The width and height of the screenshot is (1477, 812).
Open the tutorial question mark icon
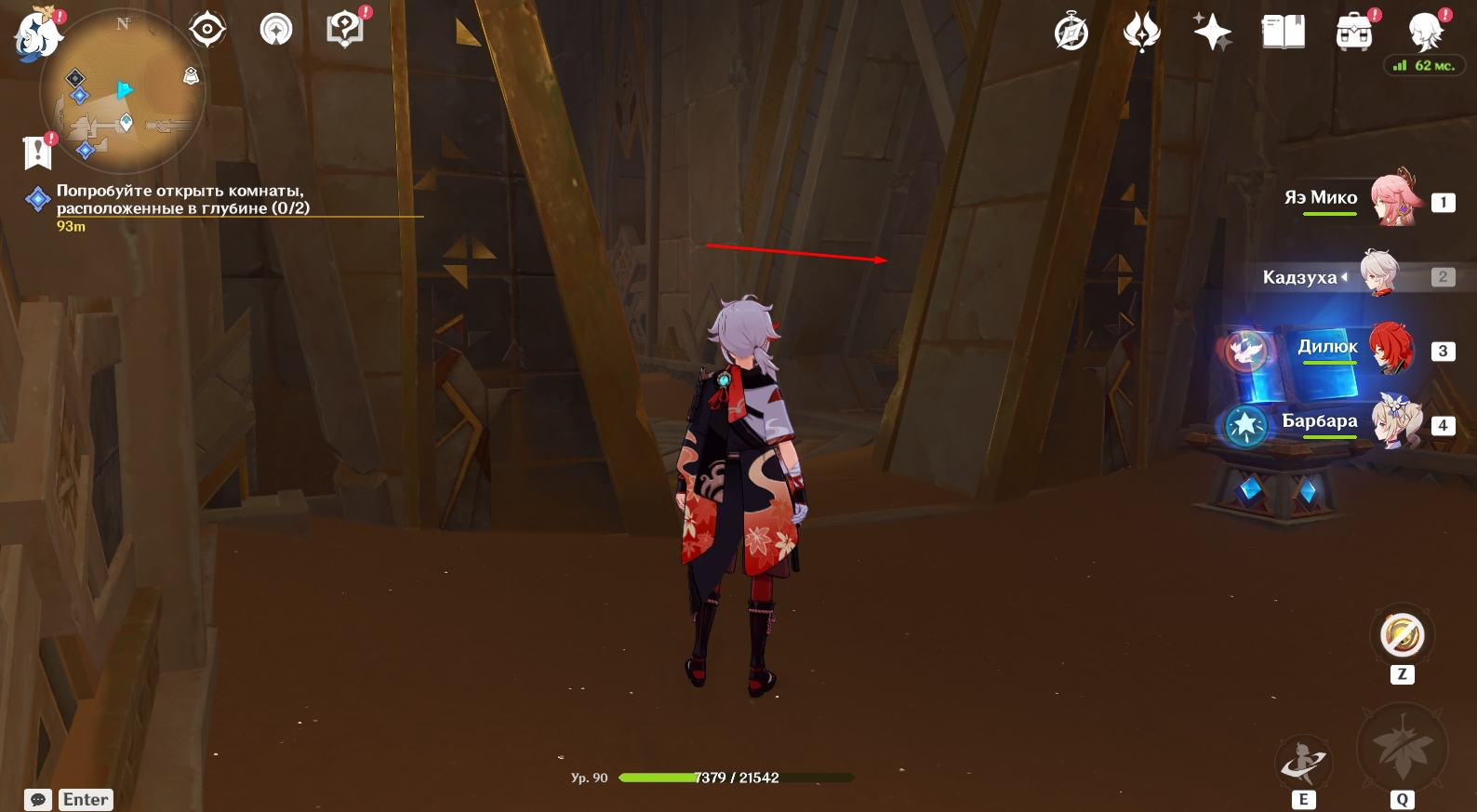point(346,30)
